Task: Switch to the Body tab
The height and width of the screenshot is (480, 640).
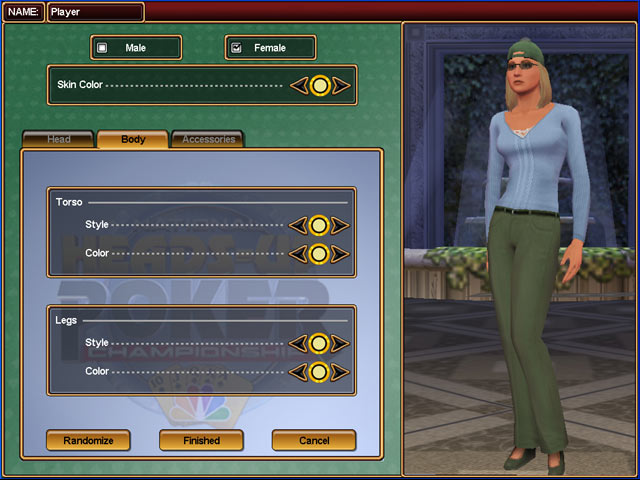Action: 133,140
